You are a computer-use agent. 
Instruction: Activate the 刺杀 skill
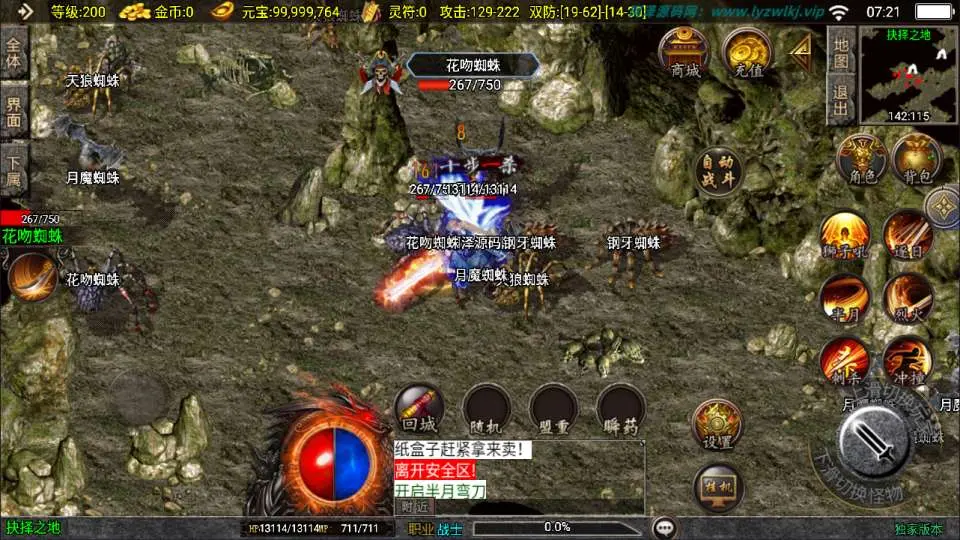coord(844,362)
